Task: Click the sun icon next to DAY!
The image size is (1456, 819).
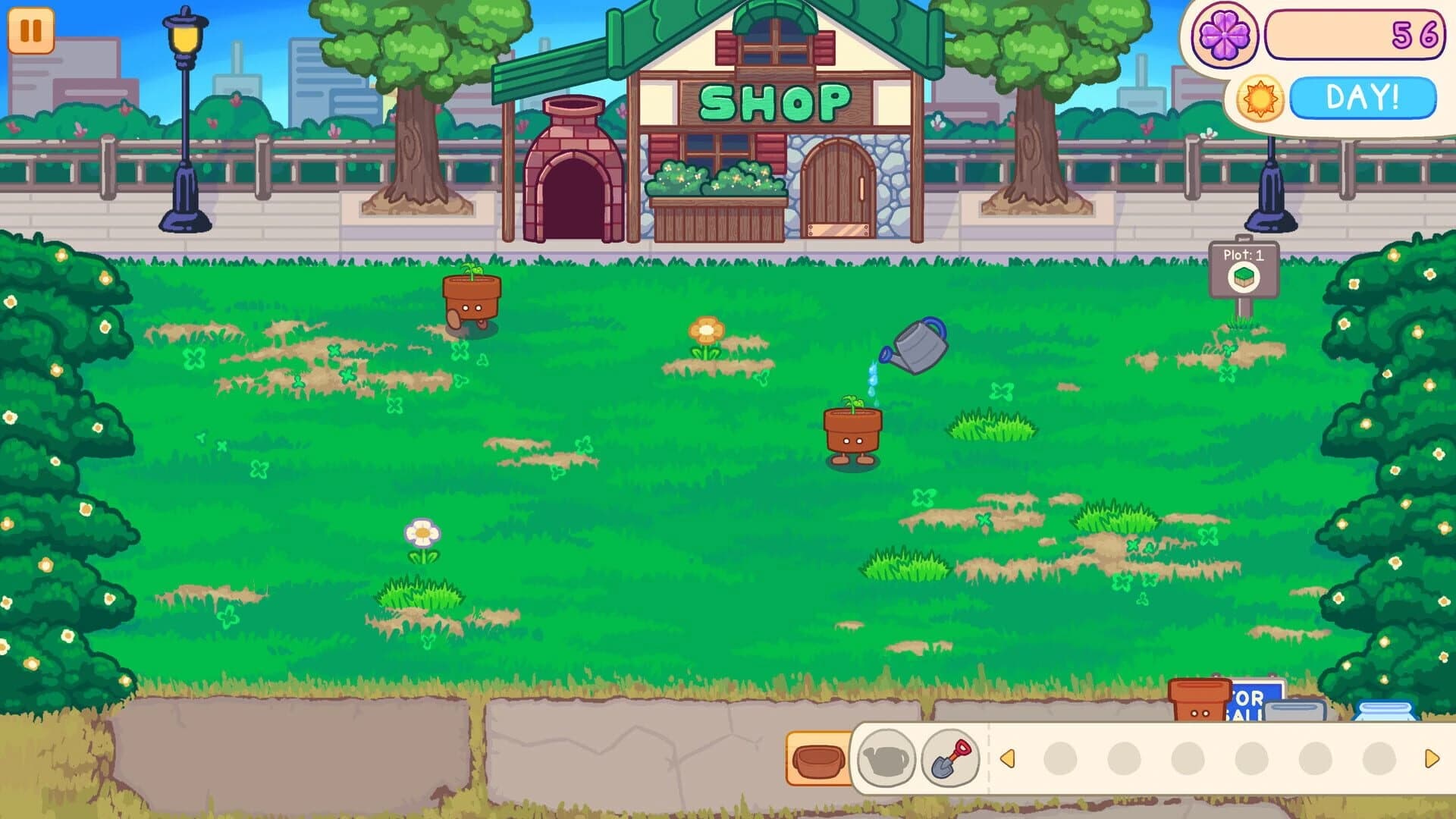Action: [1260, 96]
